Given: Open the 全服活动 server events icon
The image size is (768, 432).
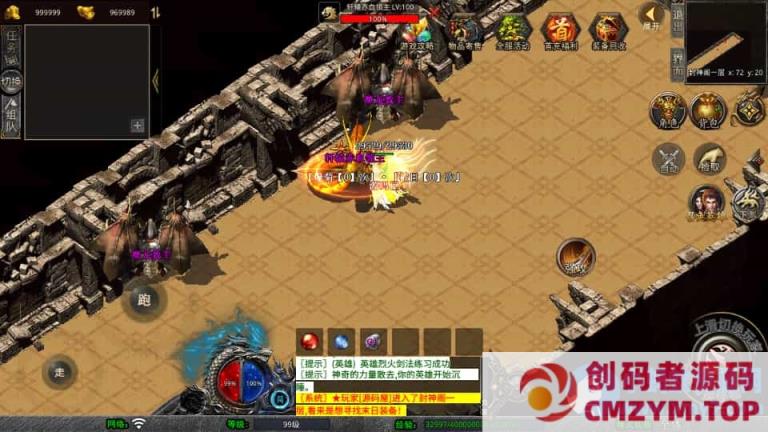Looking at the screenshot, I should pos(512,32).
